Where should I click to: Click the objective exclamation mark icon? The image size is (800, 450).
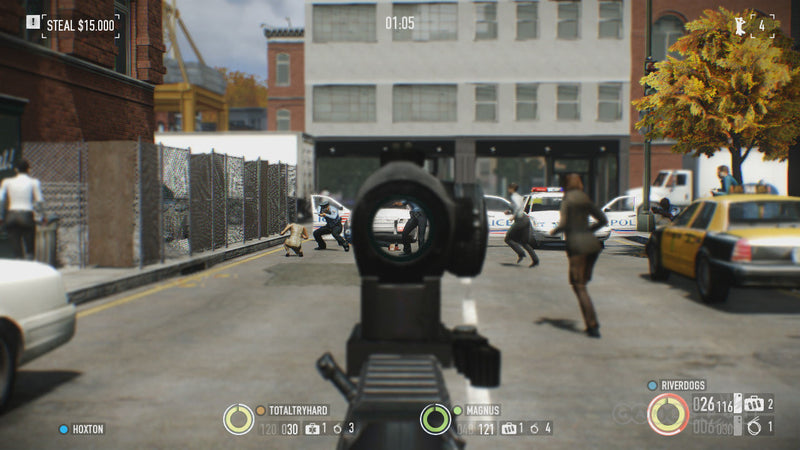click(33, 21)
